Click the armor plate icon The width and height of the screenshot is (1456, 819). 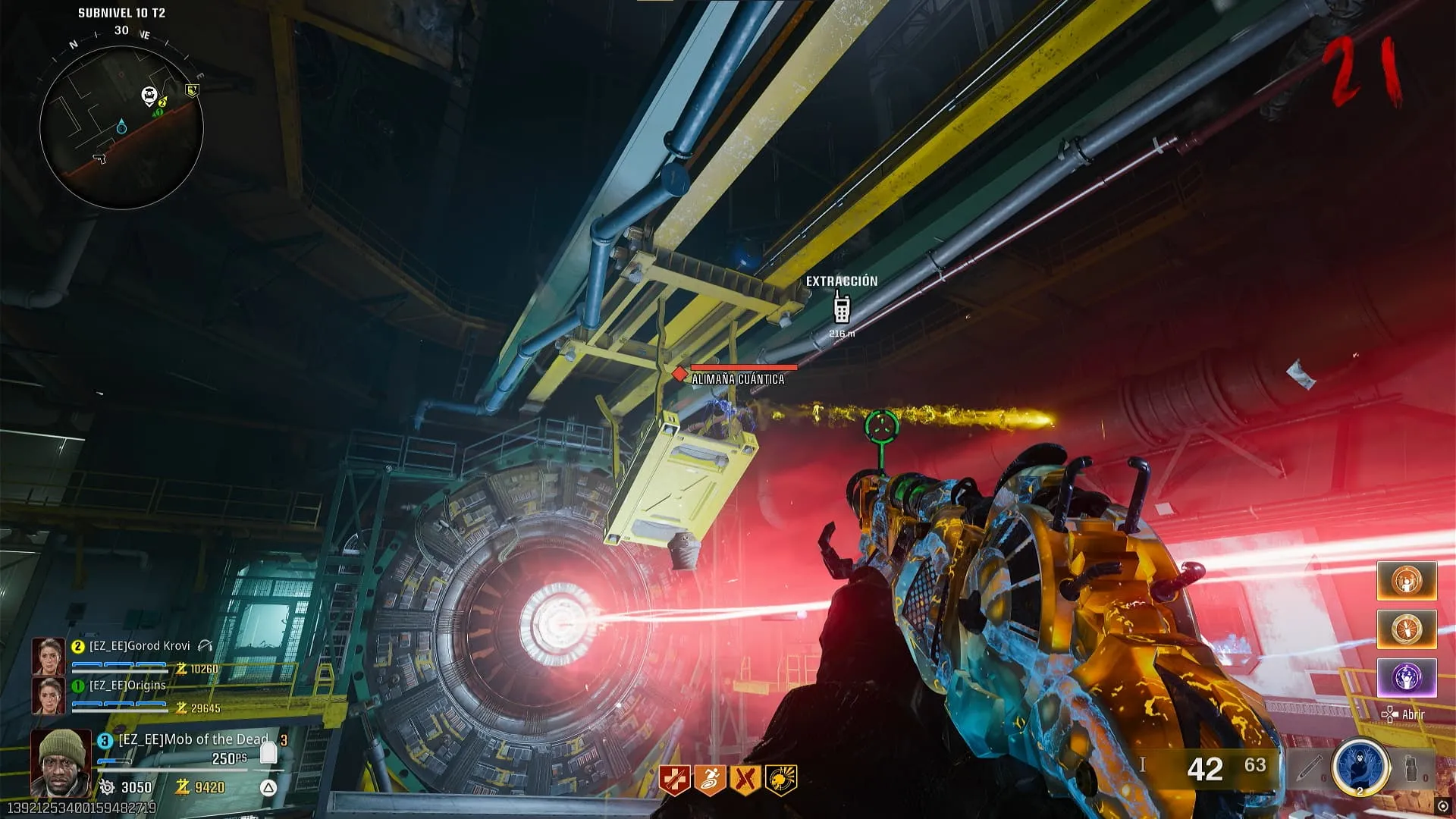click(x=268, y=752)
